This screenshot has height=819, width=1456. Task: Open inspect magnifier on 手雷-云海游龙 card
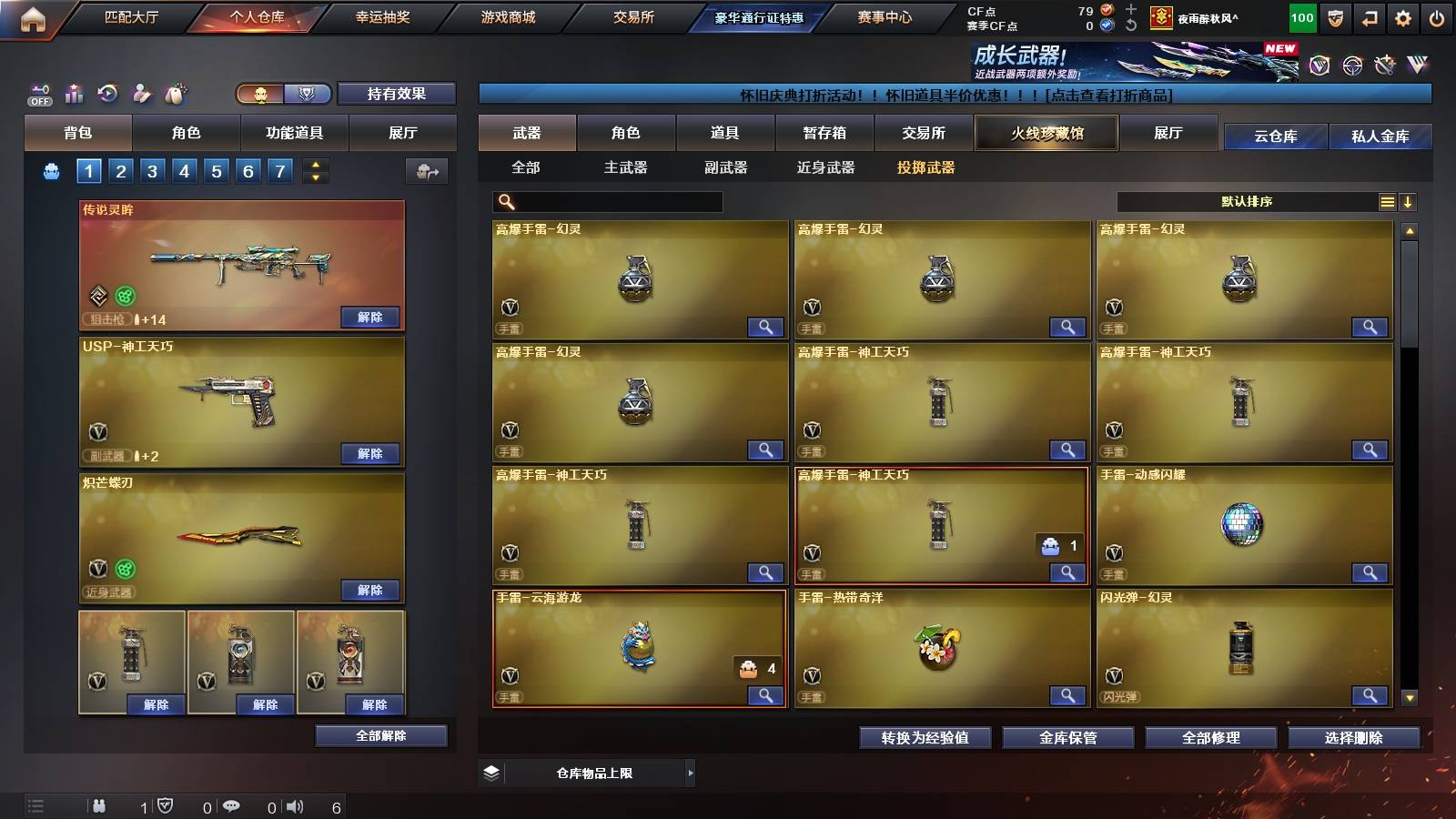pyautogui.click(x=765, y=695)
